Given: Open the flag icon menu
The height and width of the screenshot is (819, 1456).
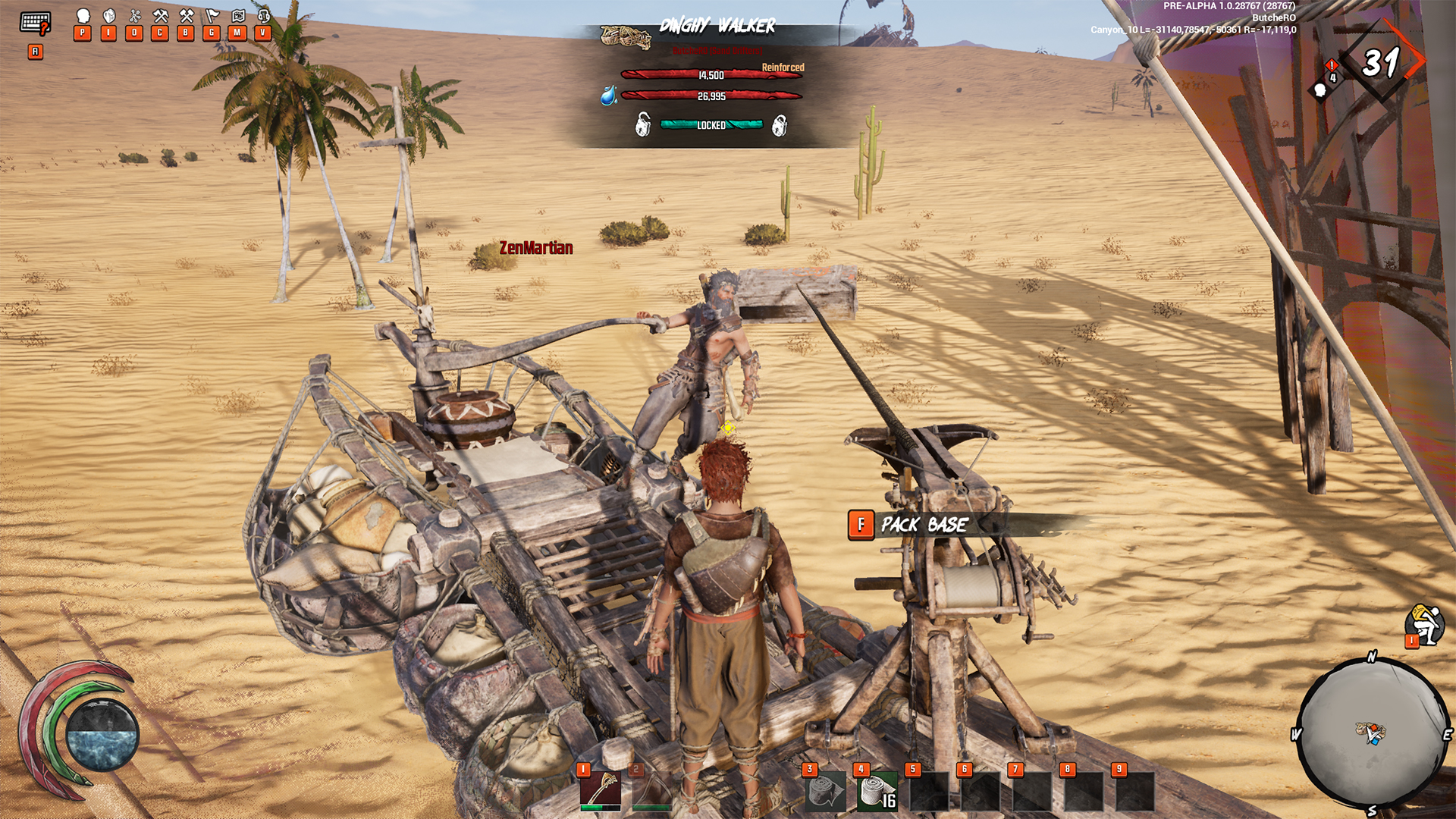Looking at the screenshot, I should pyautogui.click(x=212, y=17).
